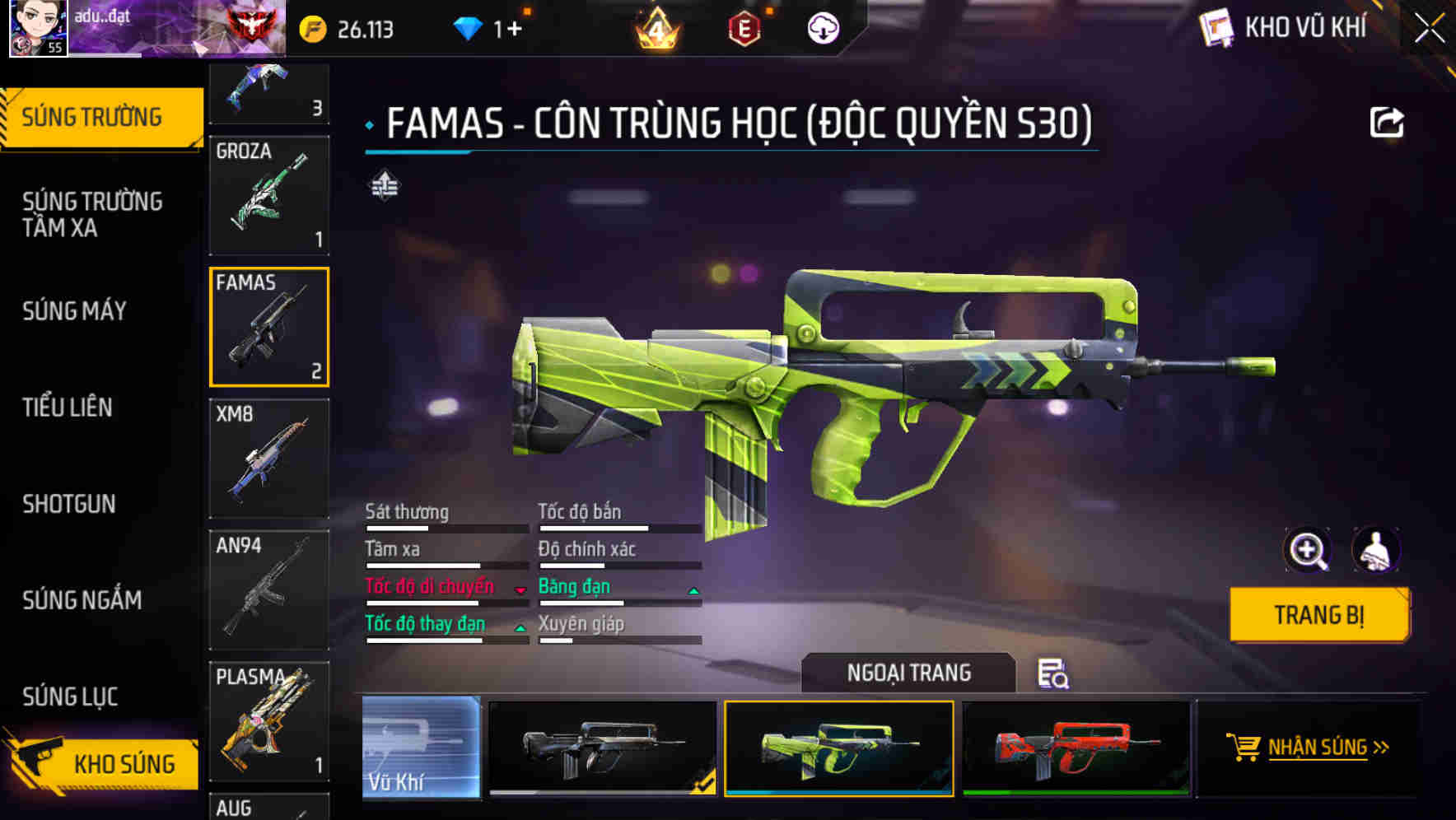The height and width of the screenshot is (820, 1456).
Task: Choose the SÚNG LỤC category
Action: [70, 697]
